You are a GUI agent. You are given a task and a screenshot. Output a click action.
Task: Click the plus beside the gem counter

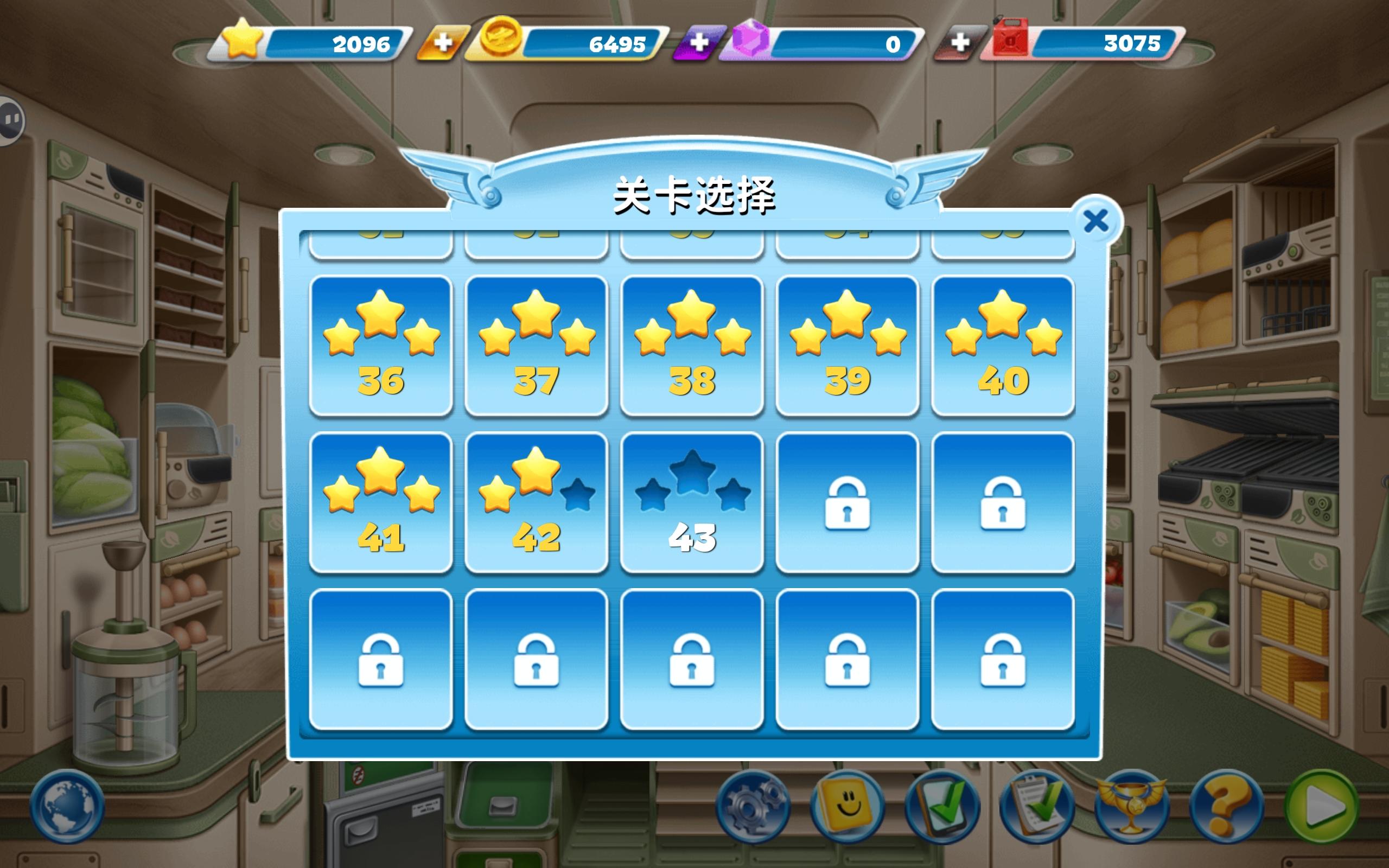(700, 42)
